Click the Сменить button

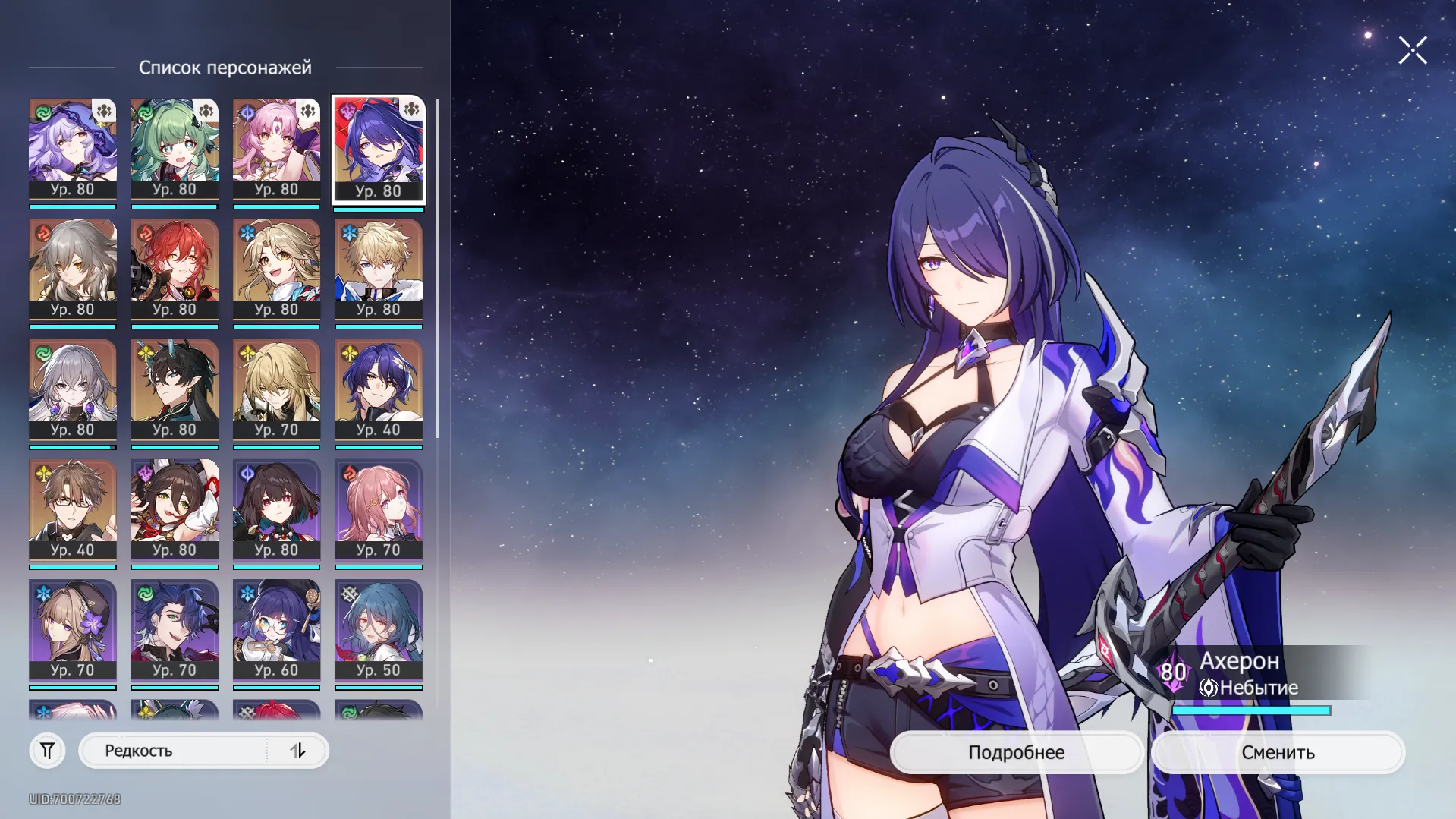(1278, 752)
